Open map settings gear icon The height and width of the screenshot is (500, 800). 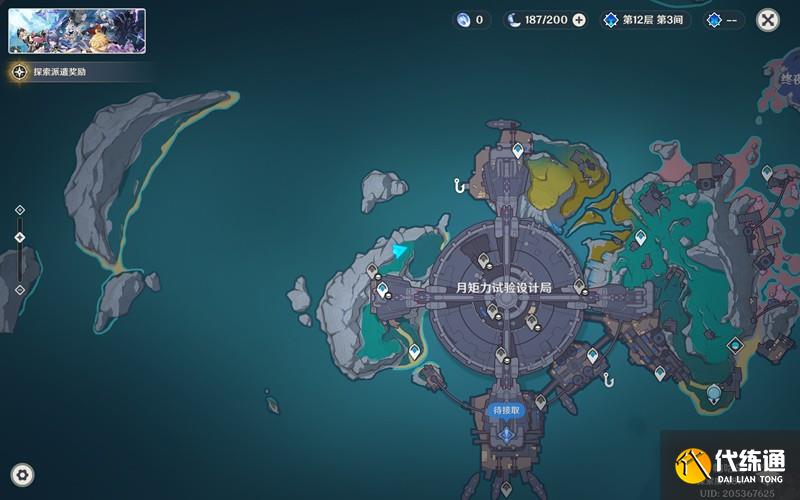(x=22, y=474)
